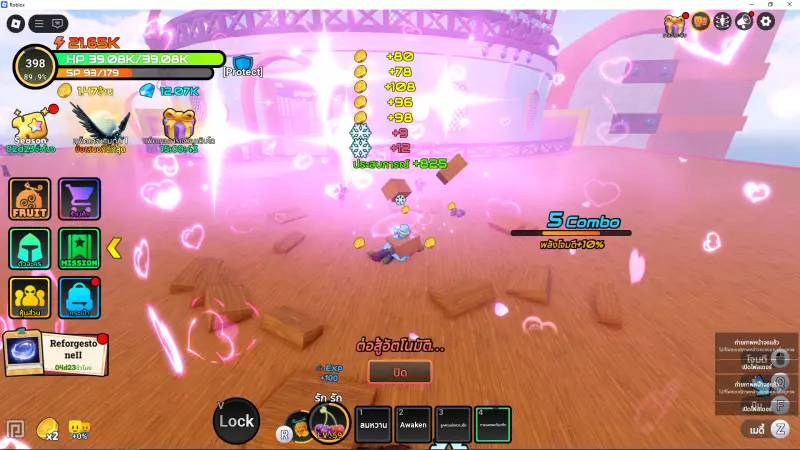Select the green-highlighted skill slot 4

(492, 423)
